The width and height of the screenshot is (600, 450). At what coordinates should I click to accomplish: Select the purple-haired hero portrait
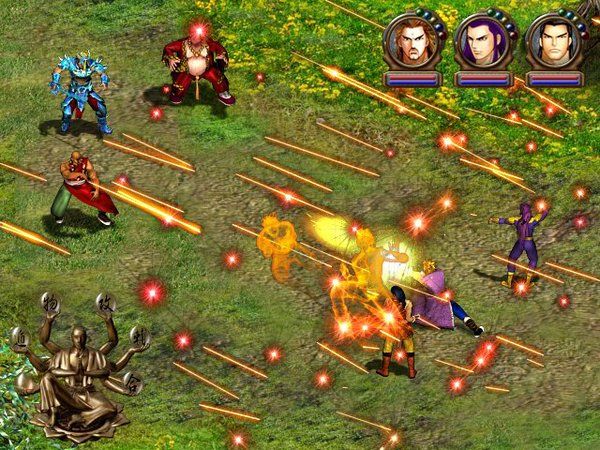point(479,41)
